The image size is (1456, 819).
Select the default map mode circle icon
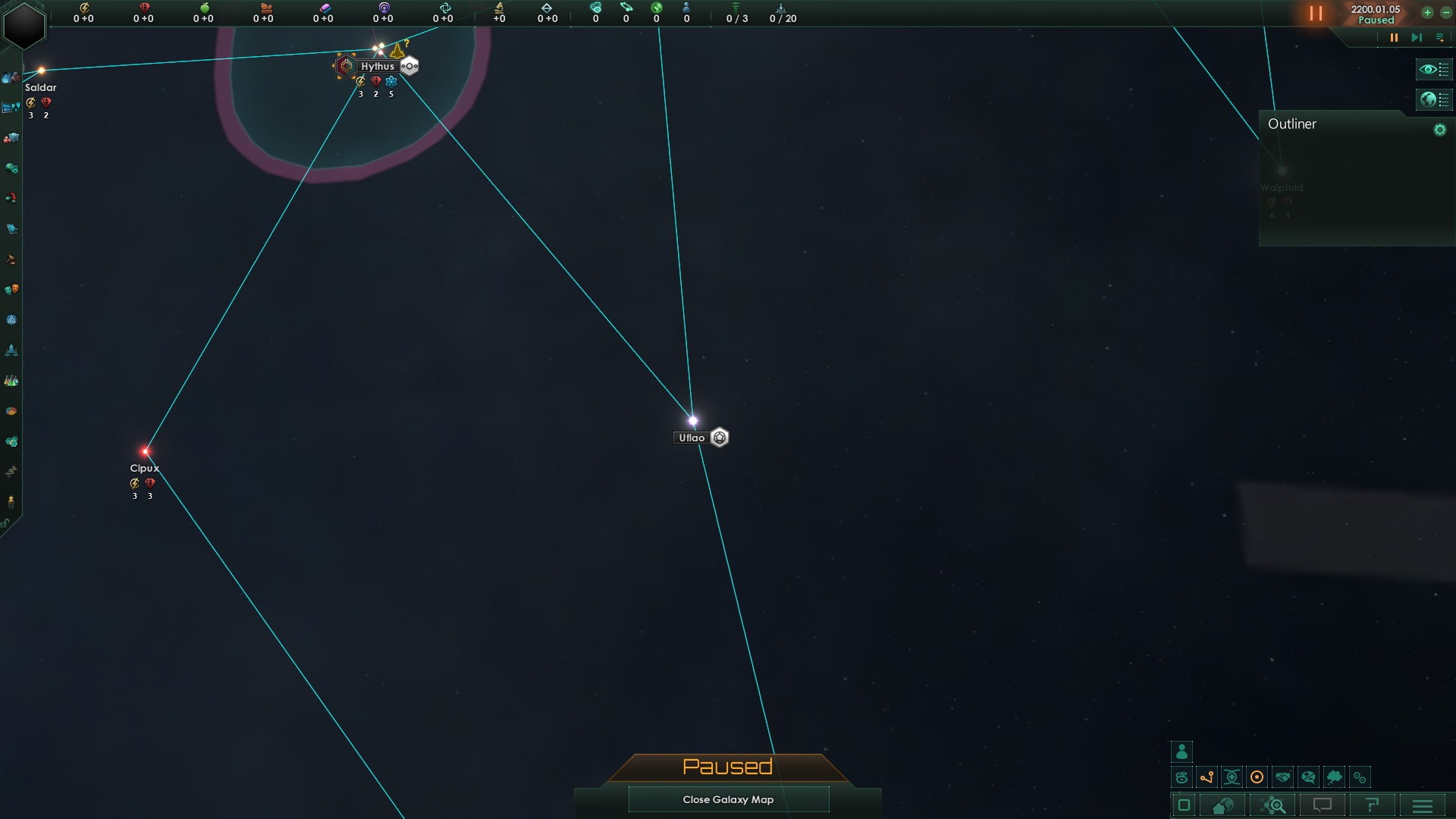pyautogui.click(x=1257, y=777)
